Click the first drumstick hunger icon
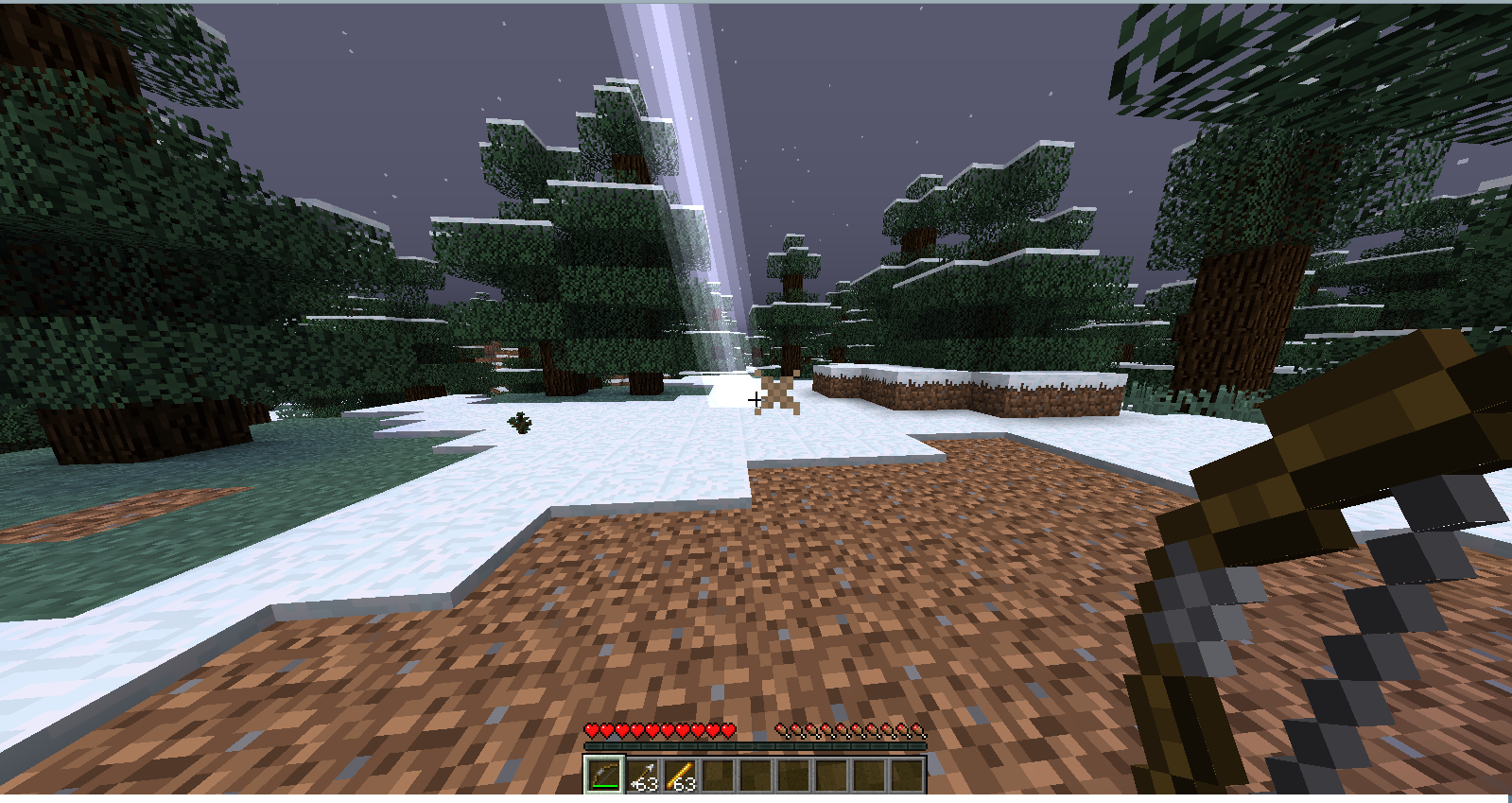This screenshot has width=1512, height=803. (781, 730)
